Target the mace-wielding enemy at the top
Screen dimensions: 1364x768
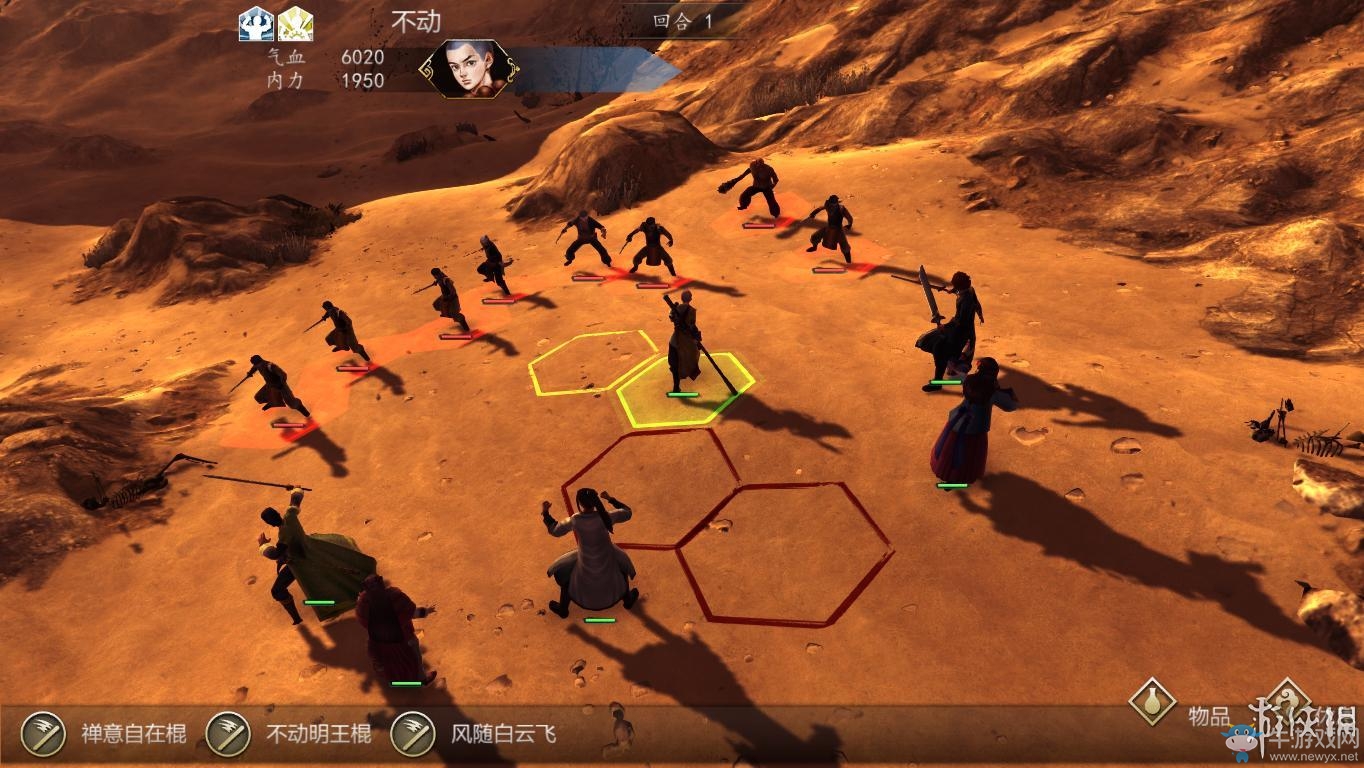click(x=760, y=190)
